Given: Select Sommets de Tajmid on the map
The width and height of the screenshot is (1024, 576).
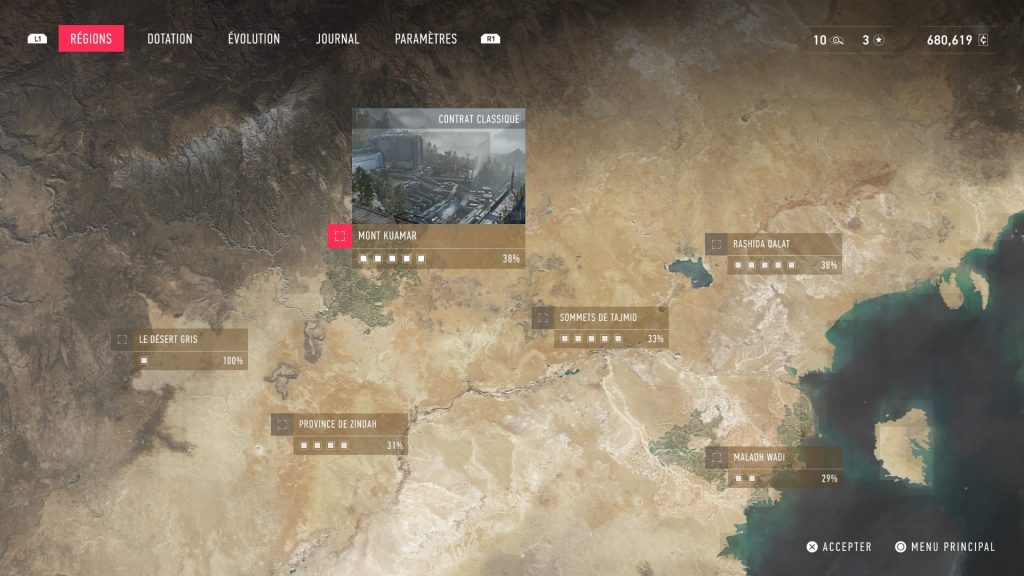Looking at the screenshot, I should pyautogui.click(x=598, y=318).
